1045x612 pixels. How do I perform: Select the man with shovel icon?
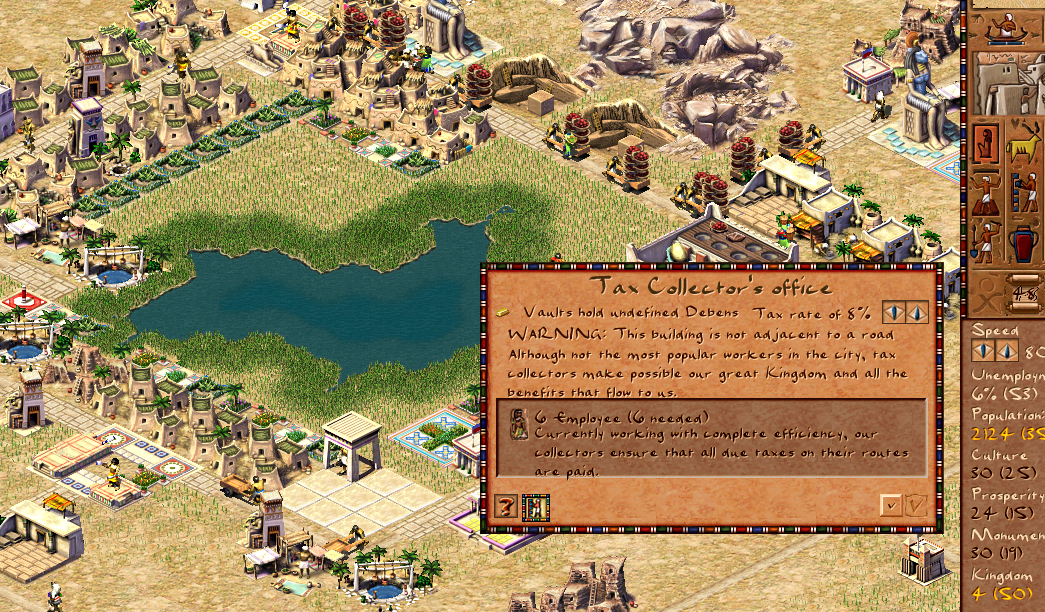click(986, 241)
